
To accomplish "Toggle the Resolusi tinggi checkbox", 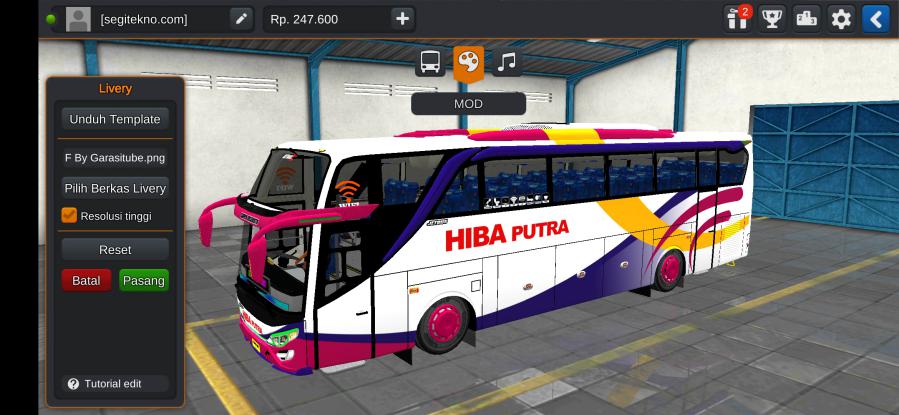I will 69,215.
